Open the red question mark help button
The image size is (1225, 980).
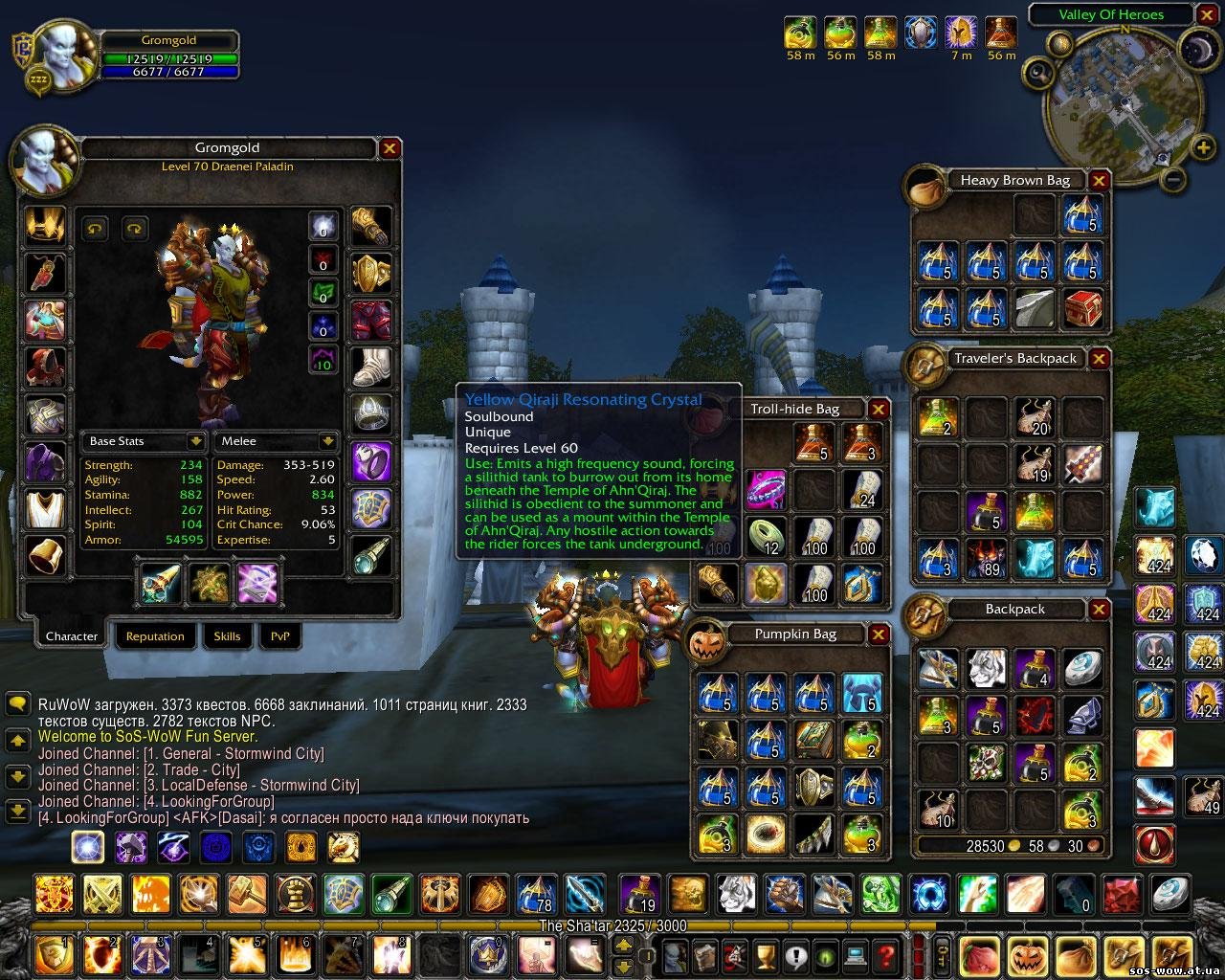click(886, 954)
